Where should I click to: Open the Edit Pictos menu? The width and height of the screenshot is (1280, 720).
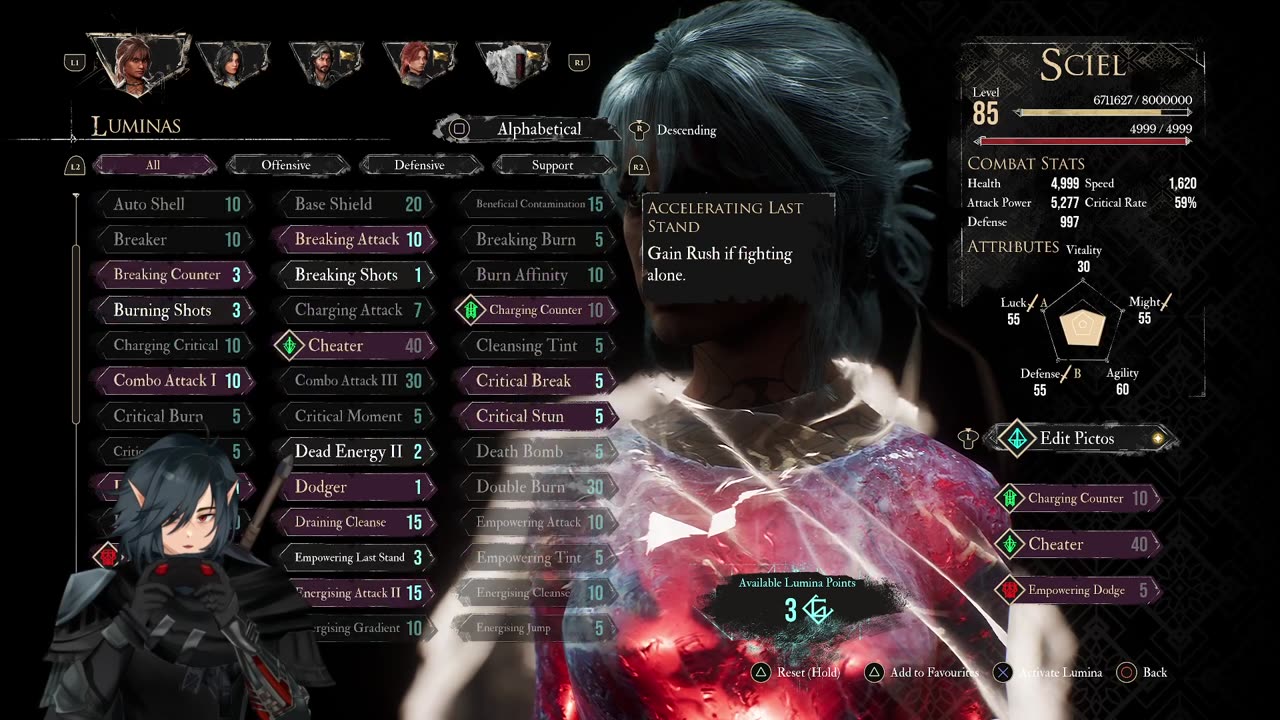tap(1077, 438)
